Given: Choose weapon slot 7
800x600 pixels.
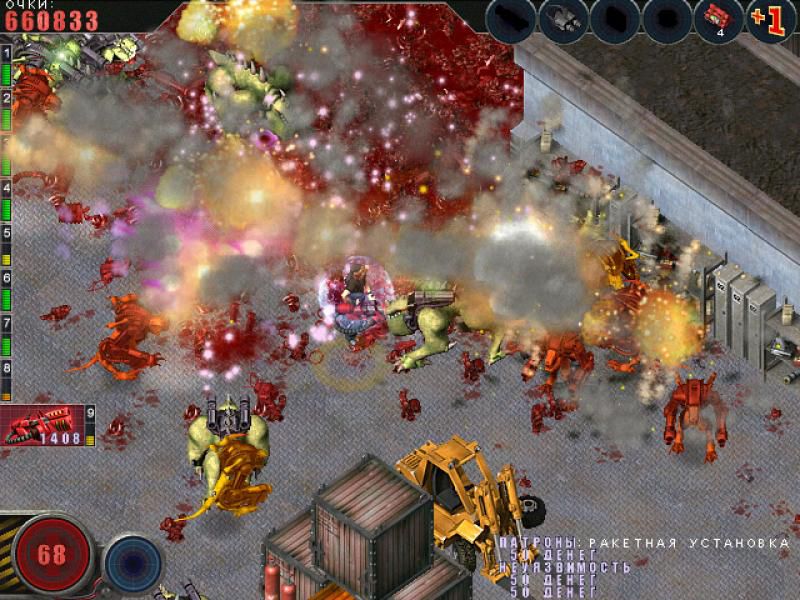Looking at the screenshot, I should [6, 322].
